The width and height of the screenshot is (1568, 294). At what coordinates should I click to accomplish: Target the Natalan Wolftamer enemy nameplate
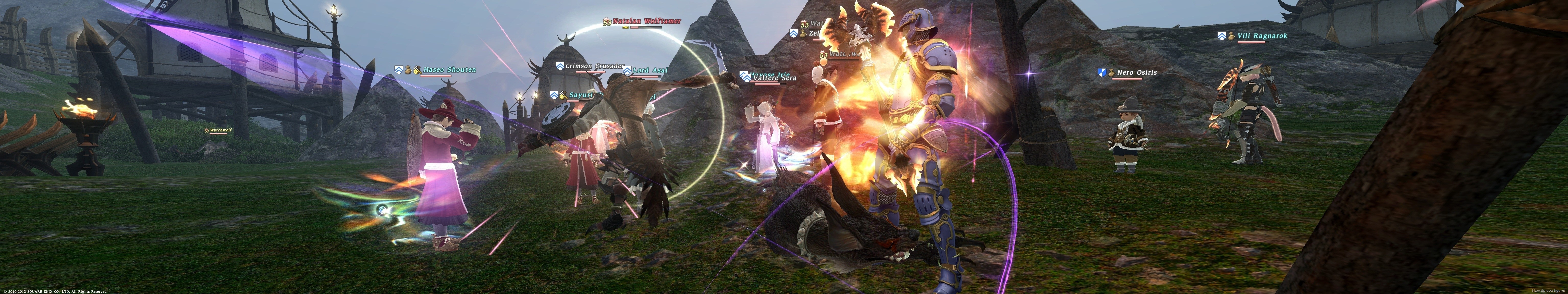pos(647,21)
